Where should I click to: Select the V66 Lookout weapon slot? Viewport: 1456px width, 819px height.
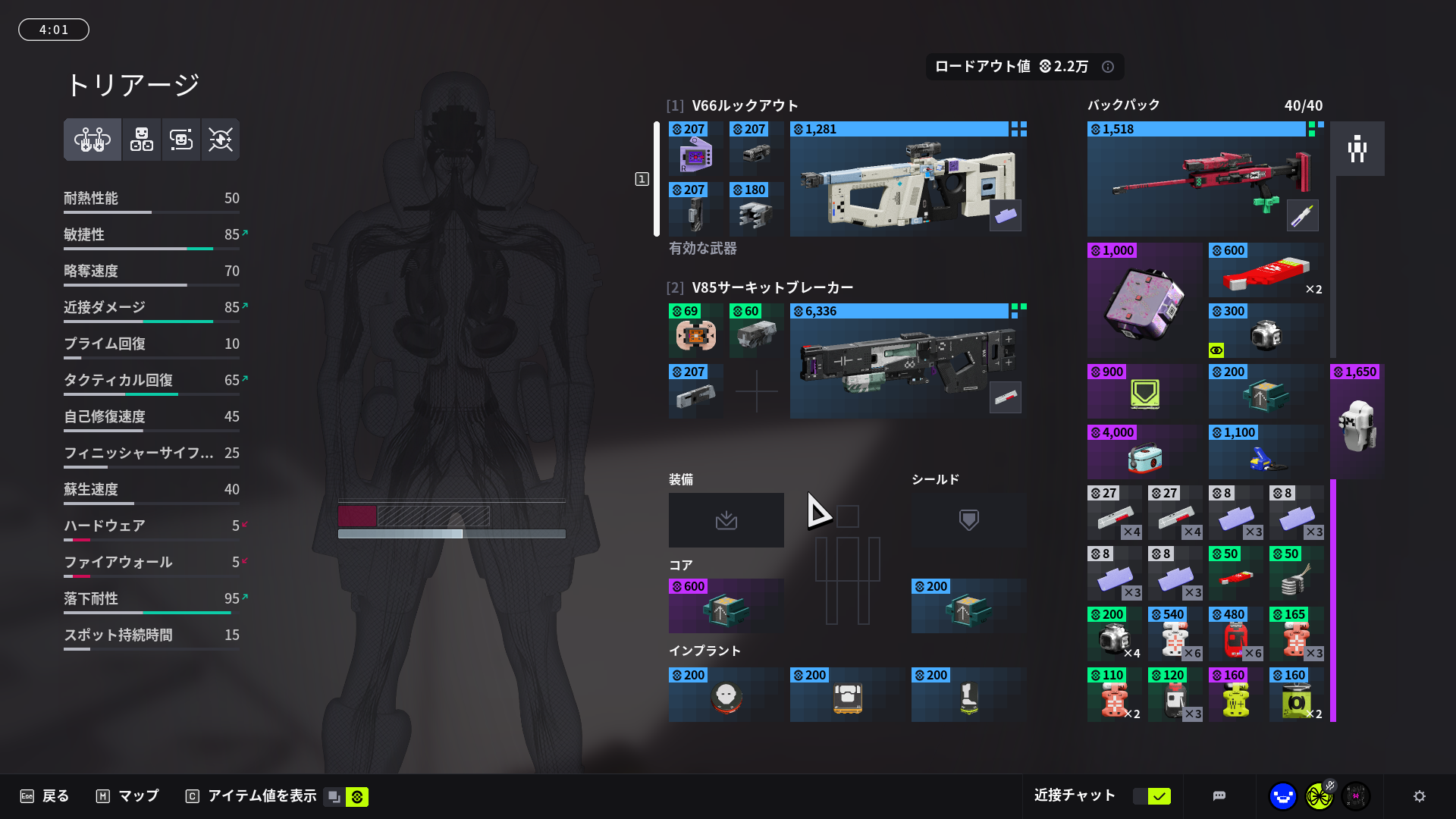pyautogui.click(x=908, y=180)
